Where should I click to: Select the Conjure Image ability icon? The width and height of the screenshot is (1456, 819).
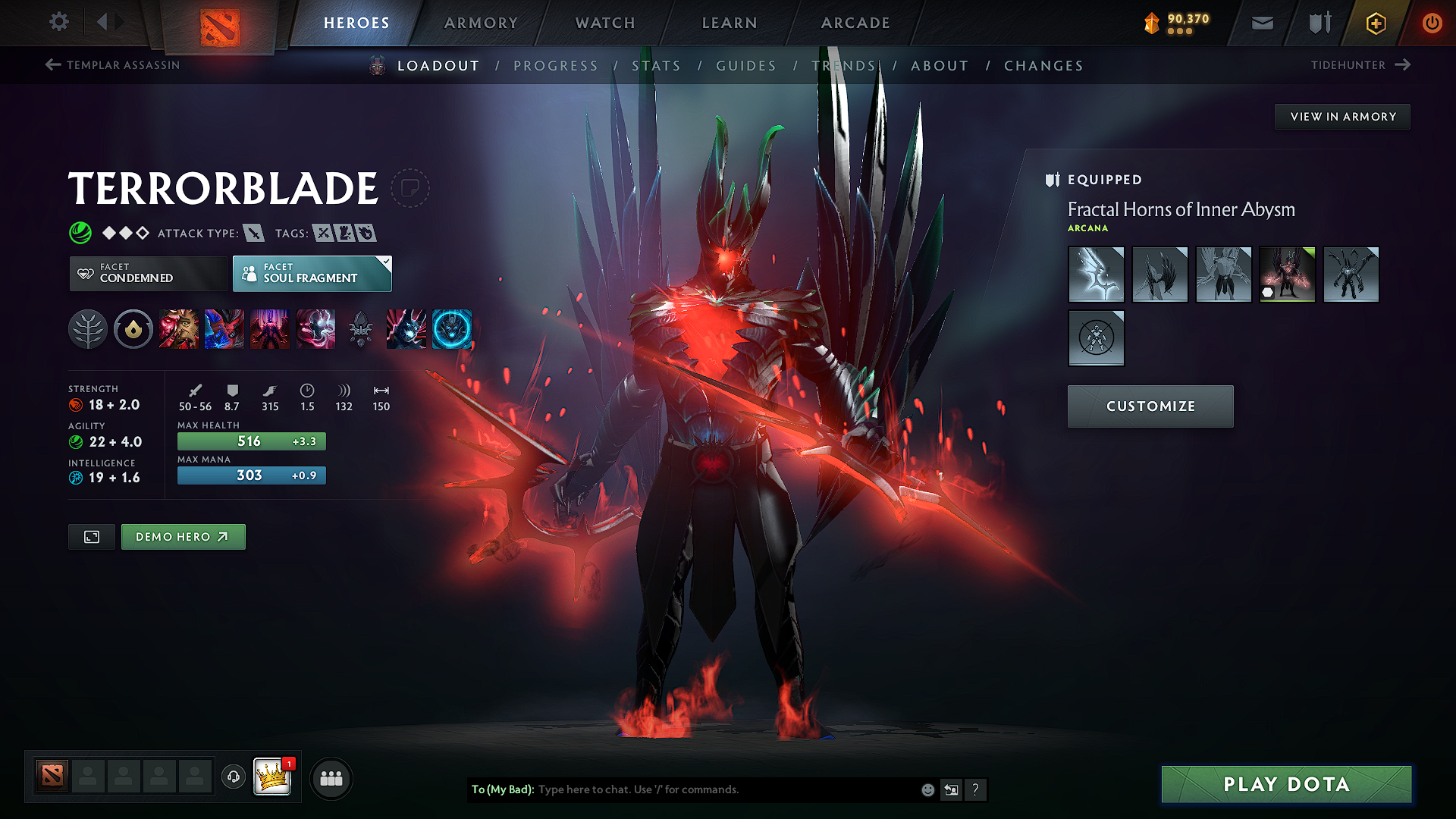[224, 329]
